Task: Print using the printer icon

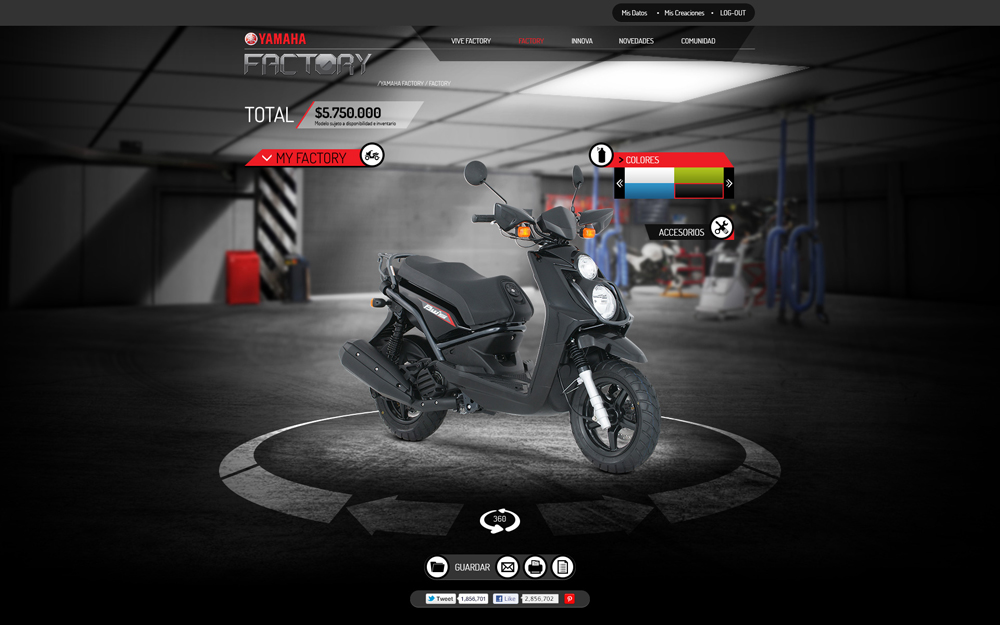Action: pos(535,567)
